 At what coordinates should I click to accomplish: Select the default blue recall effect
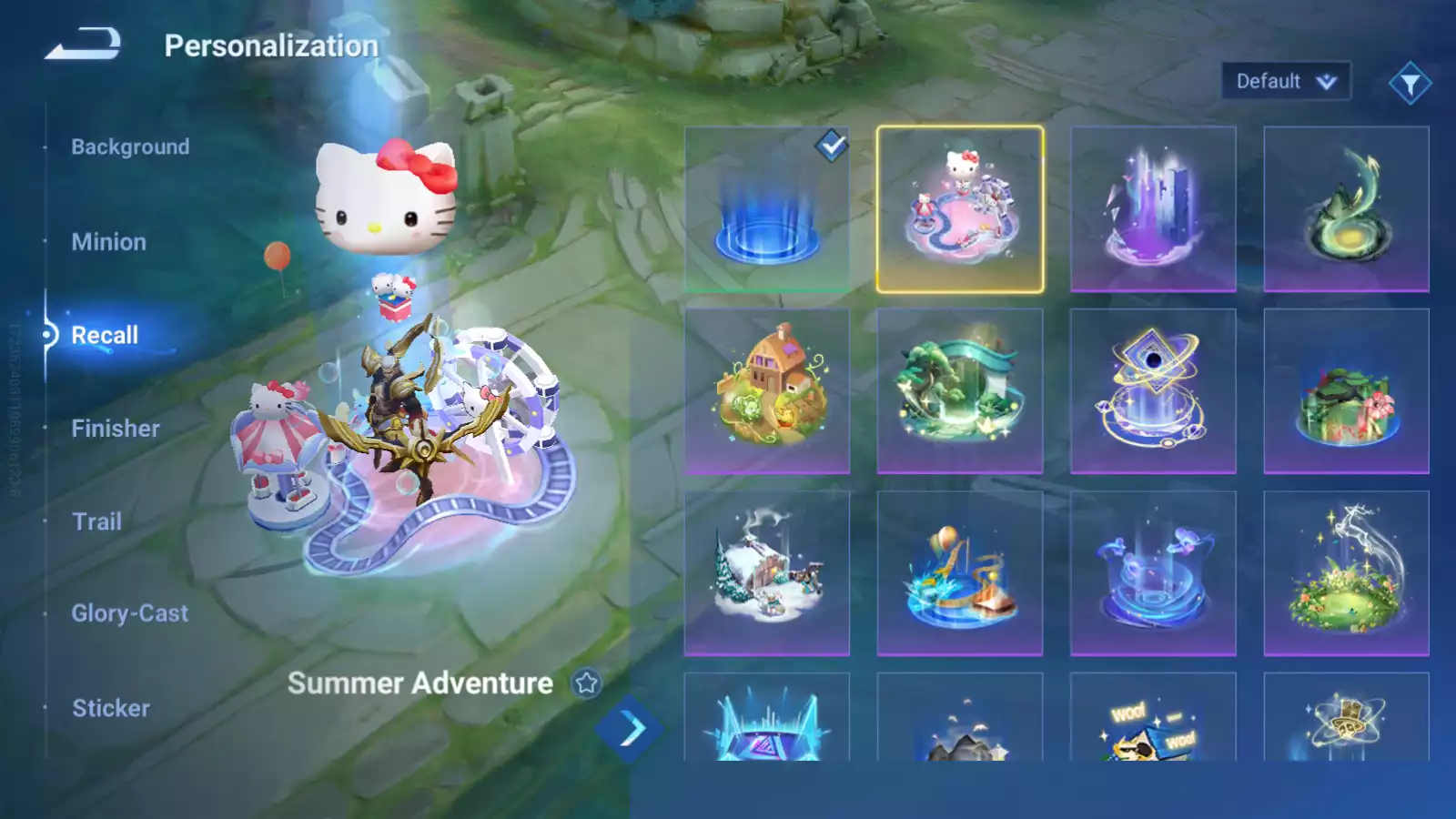coord(767,209)
